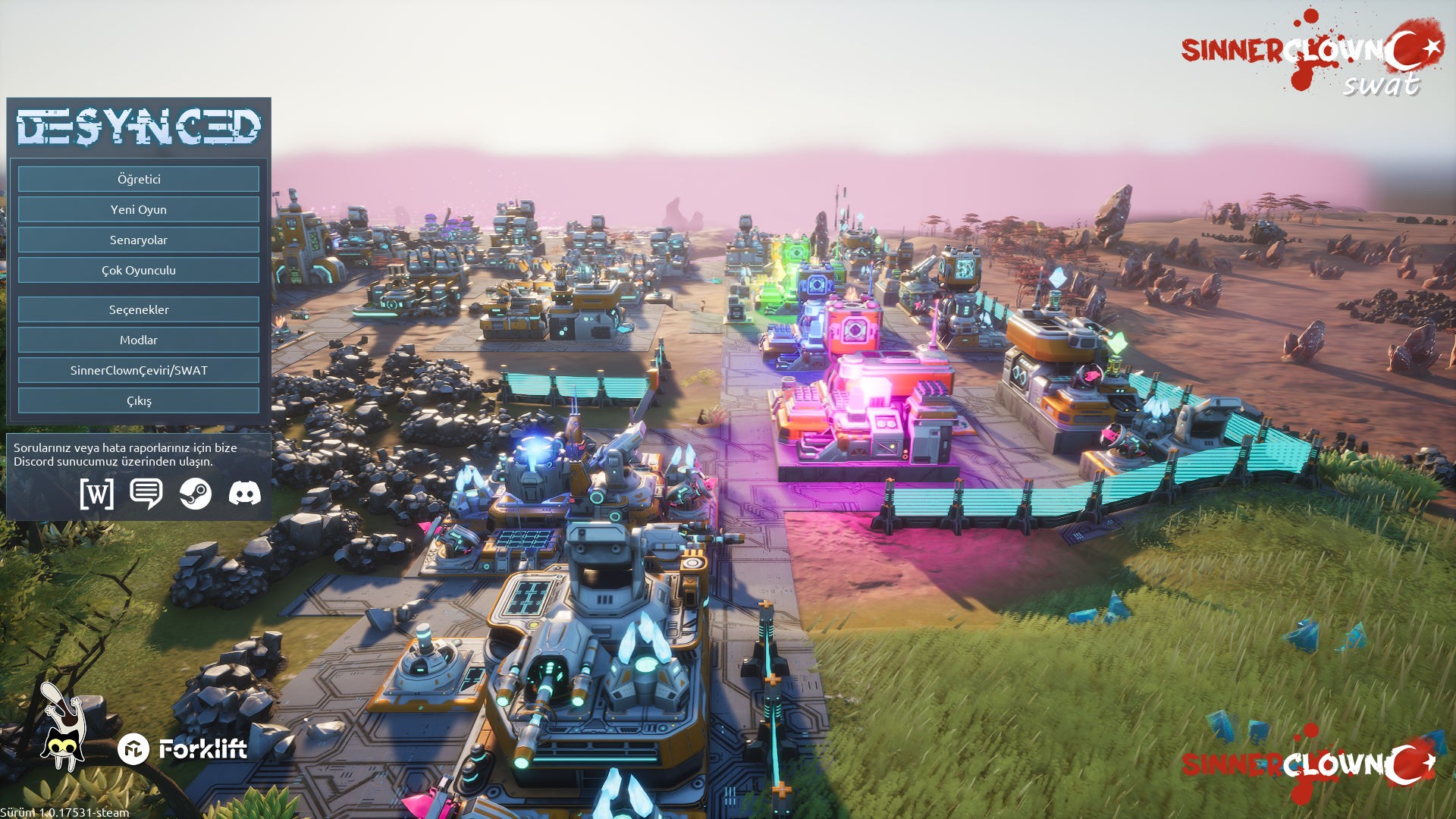Screen dimensions: 1456x819
Task: Open the Modlar mods menu
Action: 139,340
